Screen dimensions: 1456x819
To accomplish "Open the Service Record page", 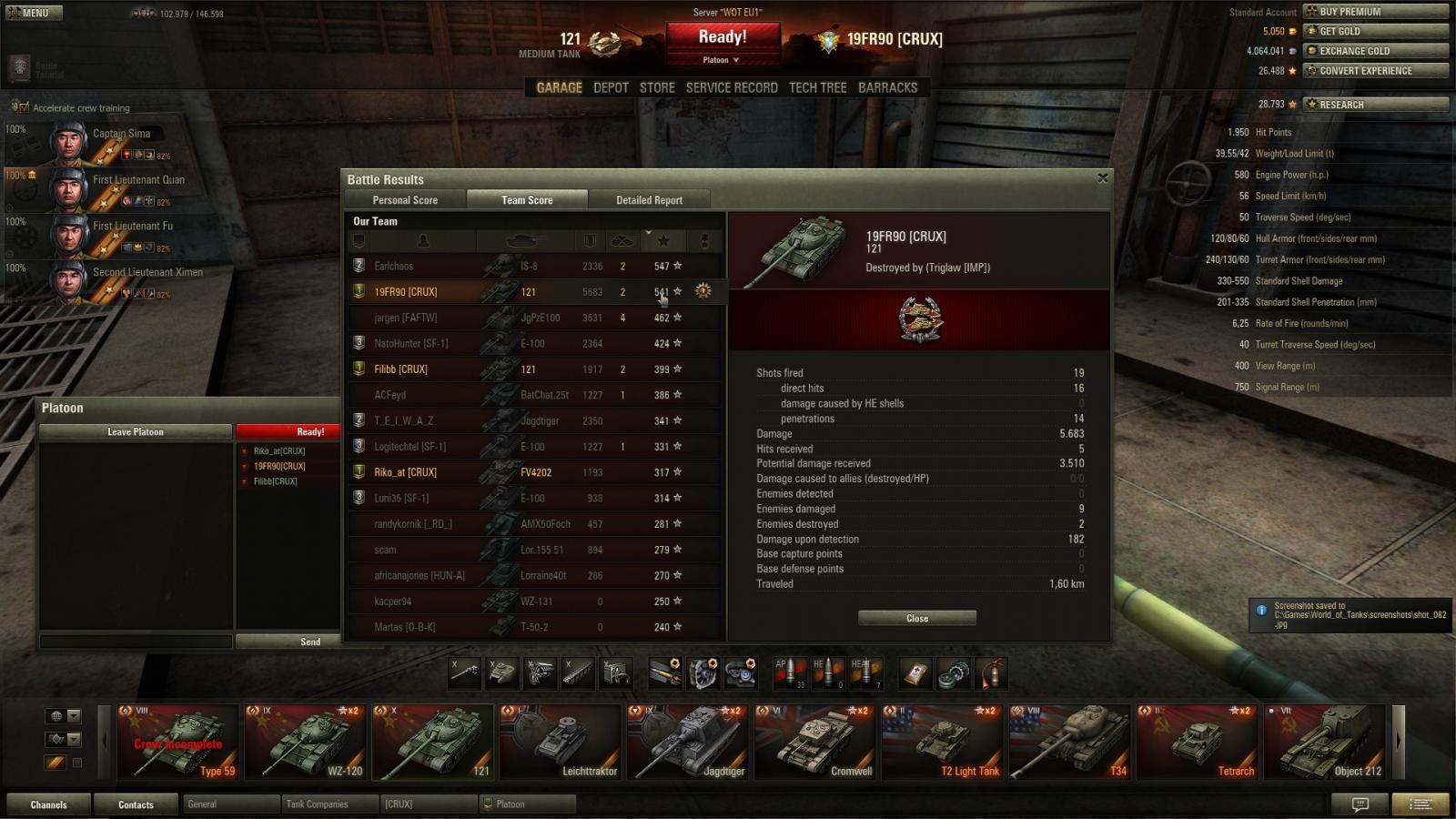I will point(732,87).
